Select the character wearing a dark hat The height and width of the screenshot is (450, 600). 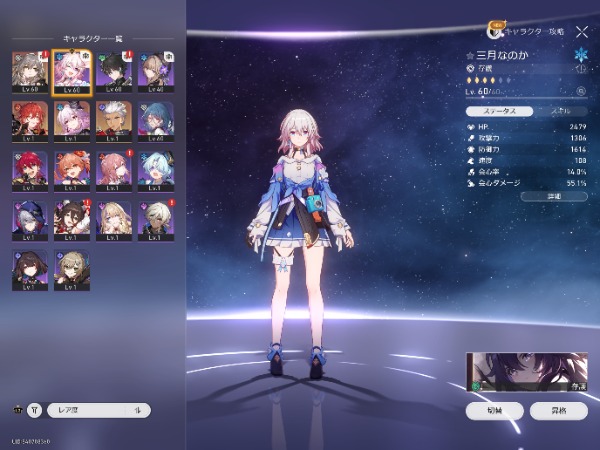click(29, 218)
